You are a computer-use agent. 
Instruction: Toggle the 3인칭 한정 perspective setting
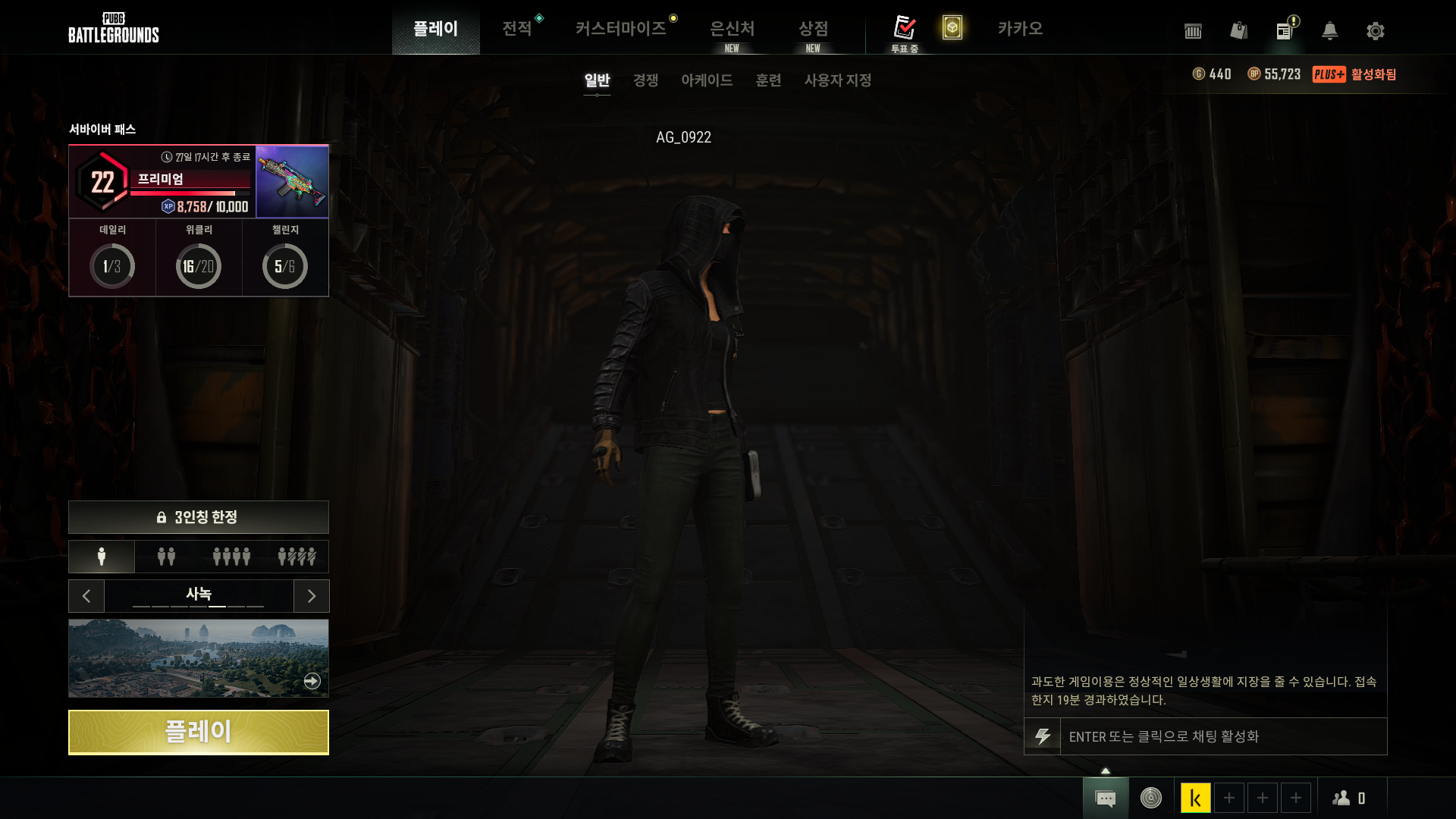198,517
